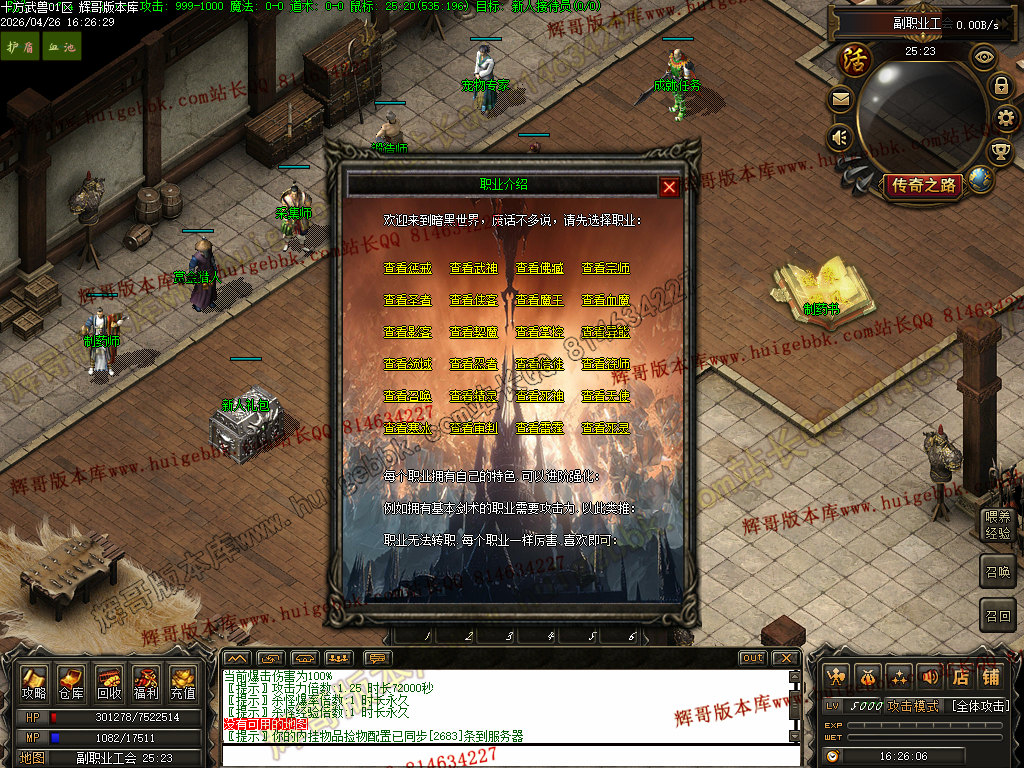Image resolution: width=1024 pixels, height=768 pixels.
Task: Open the 充值 recharge button
Action: pyautogui.click(x=183, y=684)
